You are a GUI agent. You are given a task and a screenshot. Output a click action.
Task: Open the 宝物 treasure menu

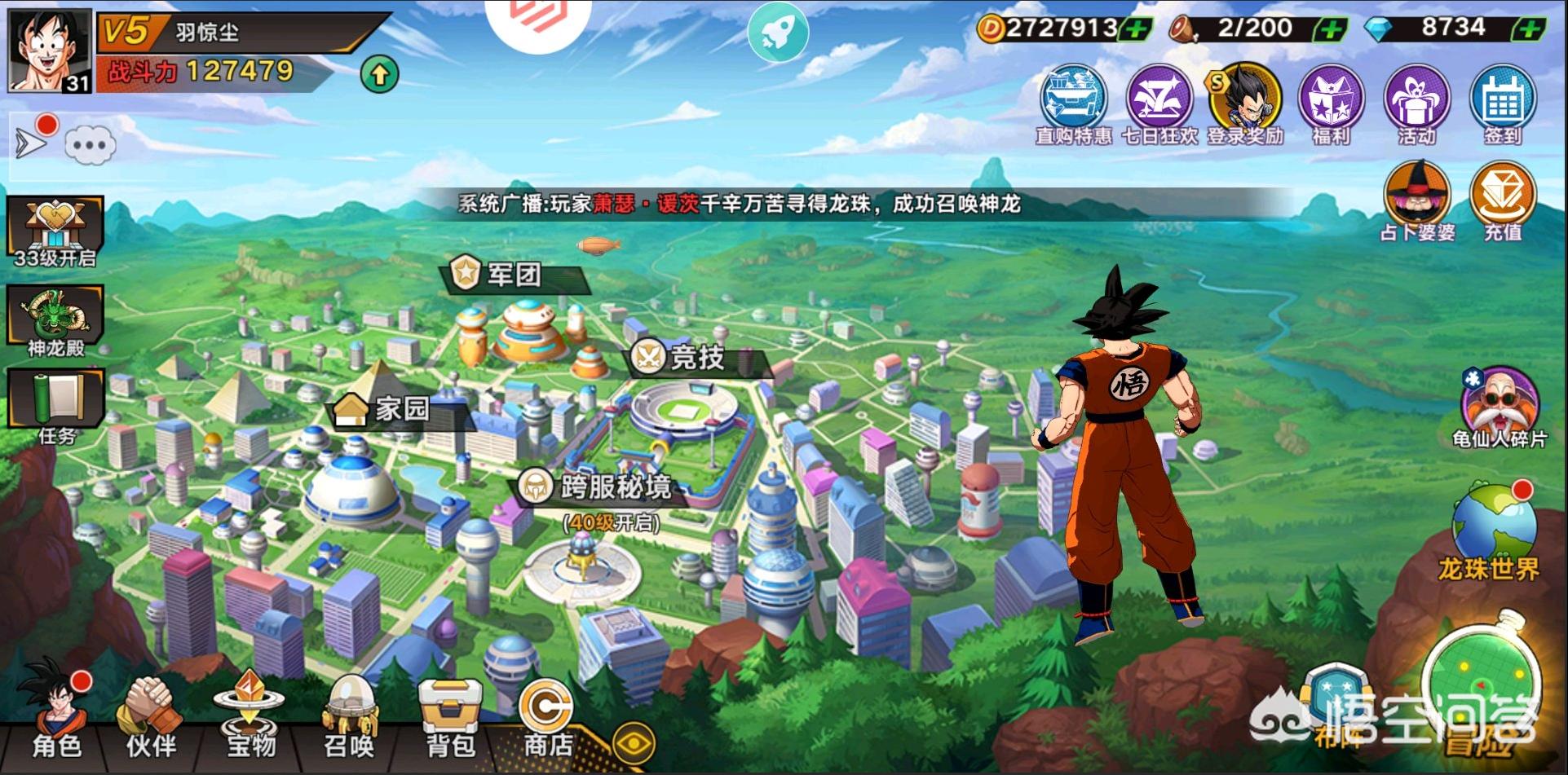pos(250,716)
